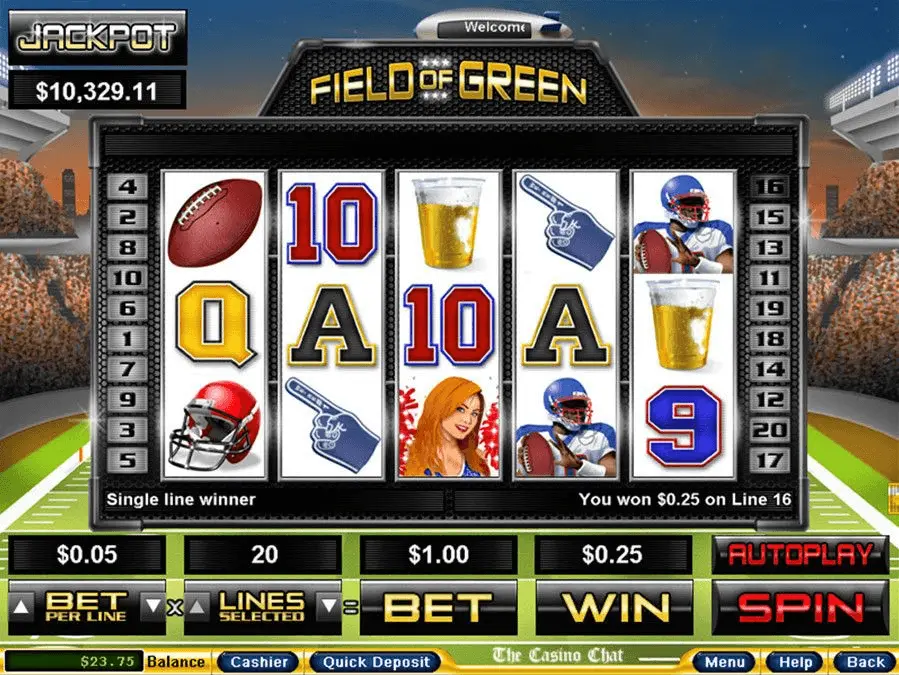Select payline number 16

tap(768, 186)
